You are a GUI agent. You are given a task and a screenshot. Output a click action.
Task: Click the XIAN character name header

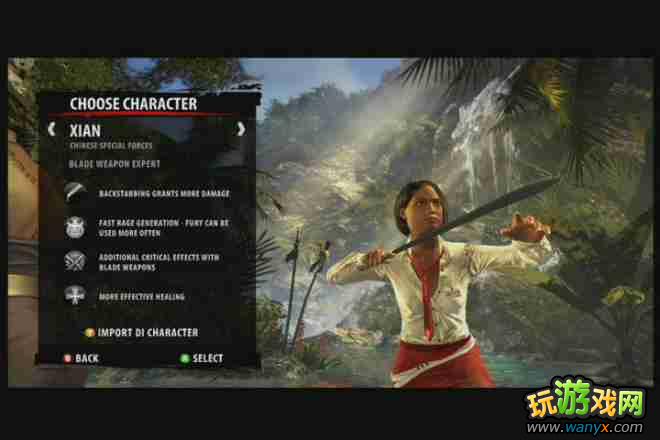click(x=86, y=130)
